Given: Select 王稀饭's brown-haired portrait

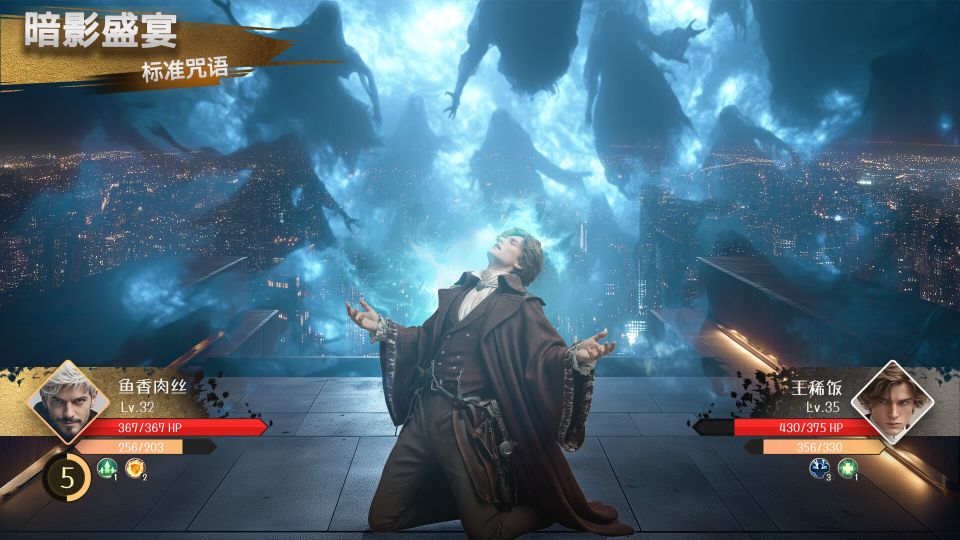Looking at the screenshot, I should pyautogui.click(x=892, y=402).
